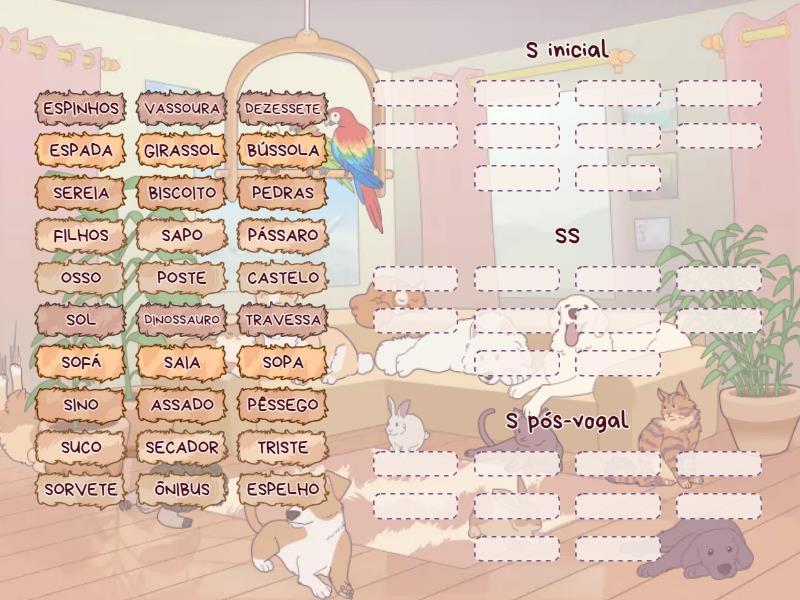This screenshot has height=600, width=800.
Task: Select the SORVETE word tile
Action: point(81,490)
